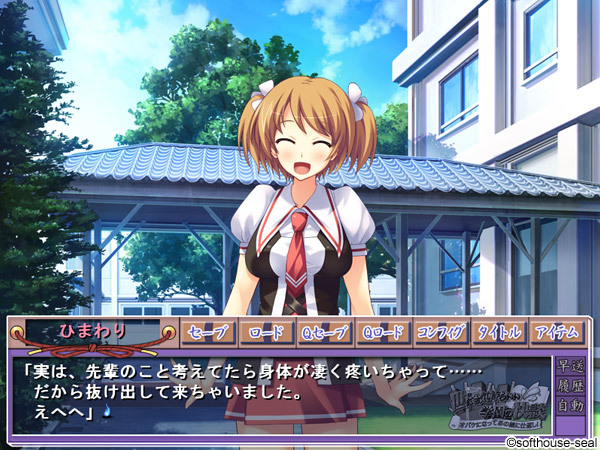Image resolution: width=600 pixels, height=450 pixels.
Task: Return to title via タイトル button
Action: (499, 333)
